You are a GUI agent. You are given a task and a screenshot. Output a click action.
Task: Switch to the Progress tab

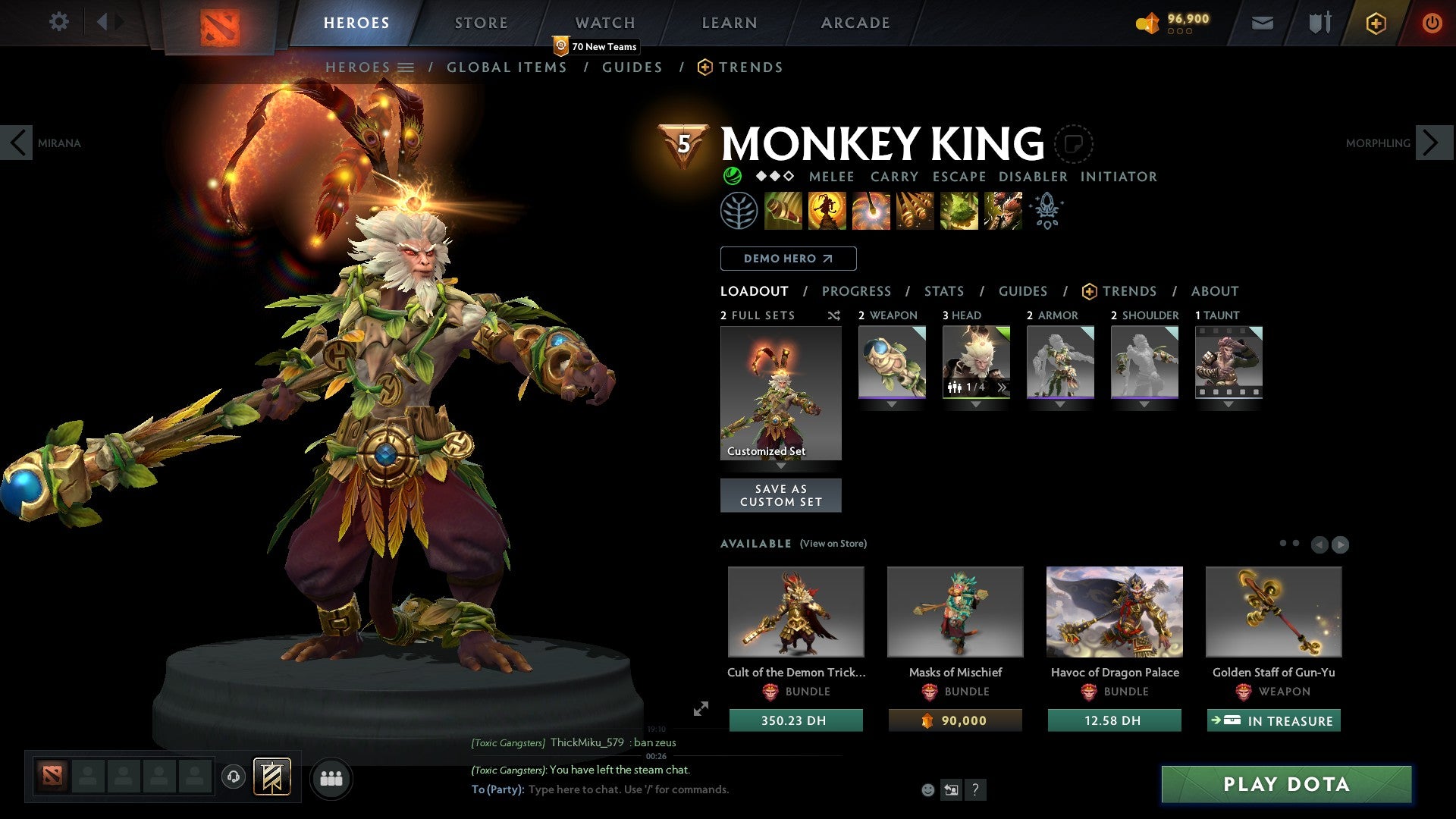tap(857, 291)
